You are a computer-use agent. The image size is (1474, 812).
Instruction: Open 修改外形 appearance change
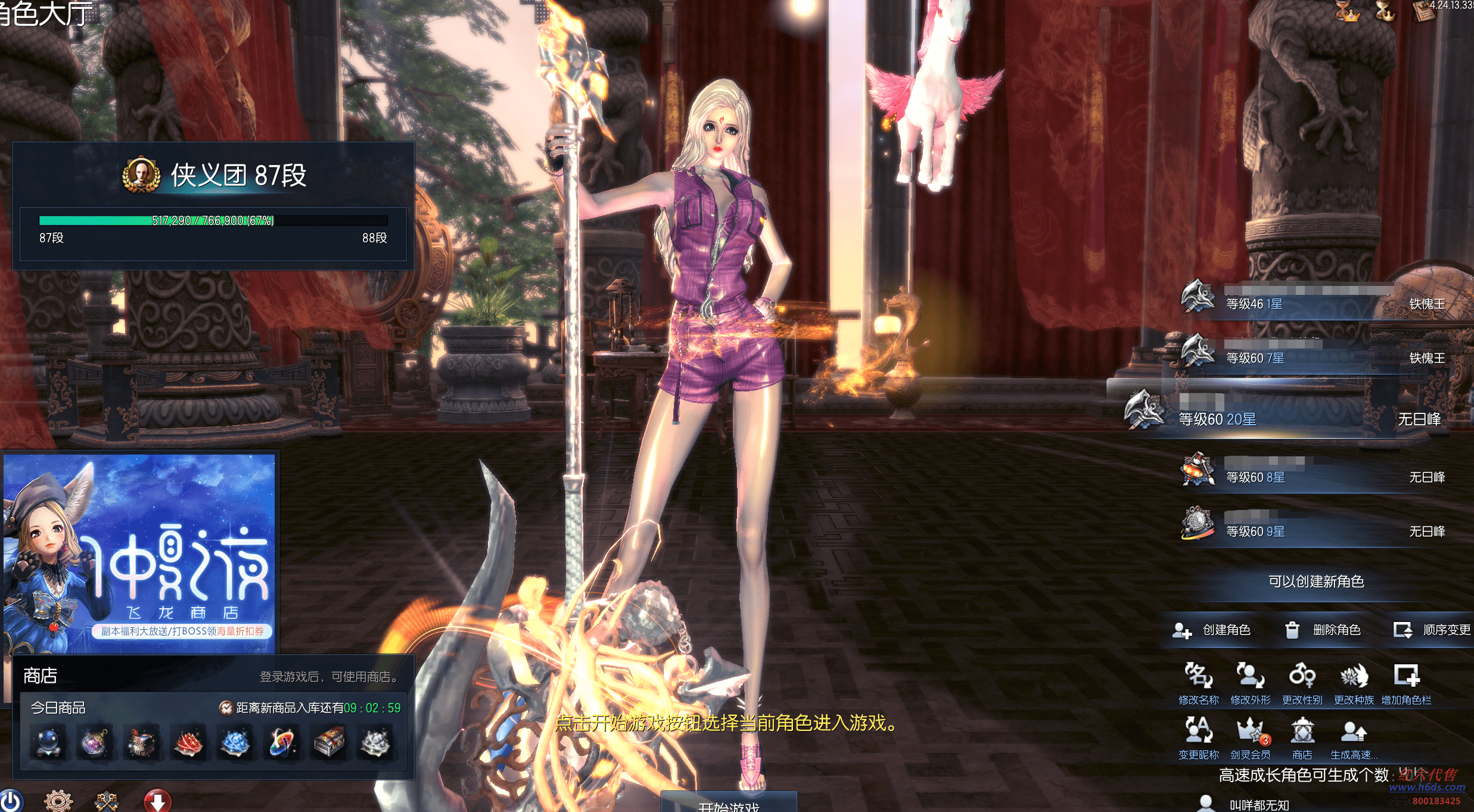(x=1250, y=683)
